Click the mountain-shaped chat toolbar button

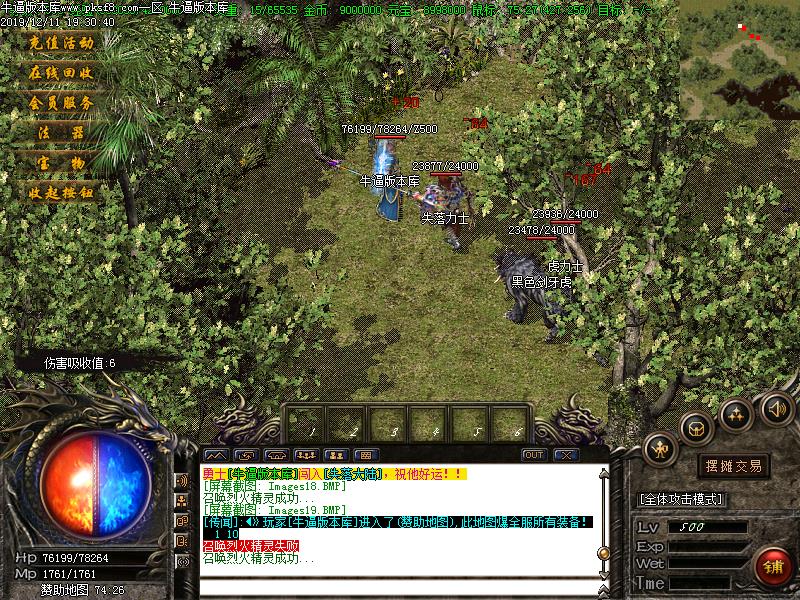tap(217, 455)
